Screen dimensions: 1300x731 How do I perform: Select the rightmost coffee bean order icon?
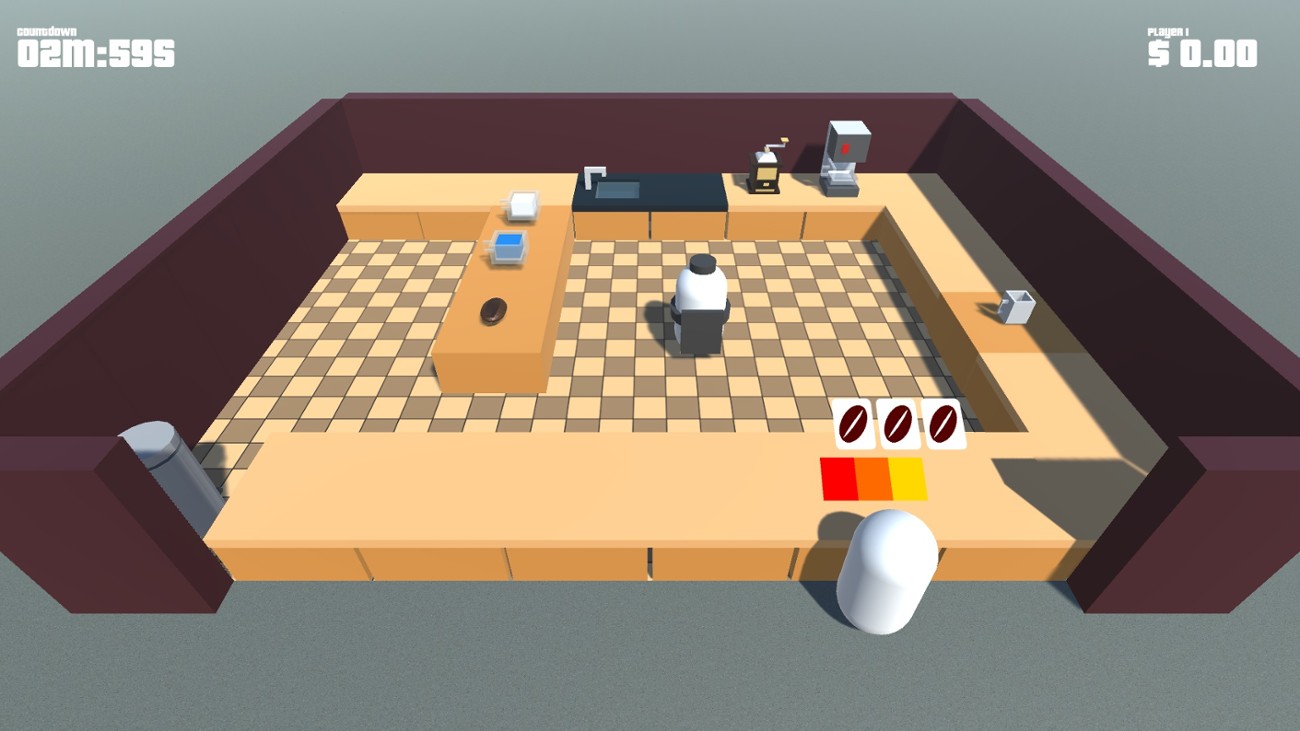pos(943,424)
